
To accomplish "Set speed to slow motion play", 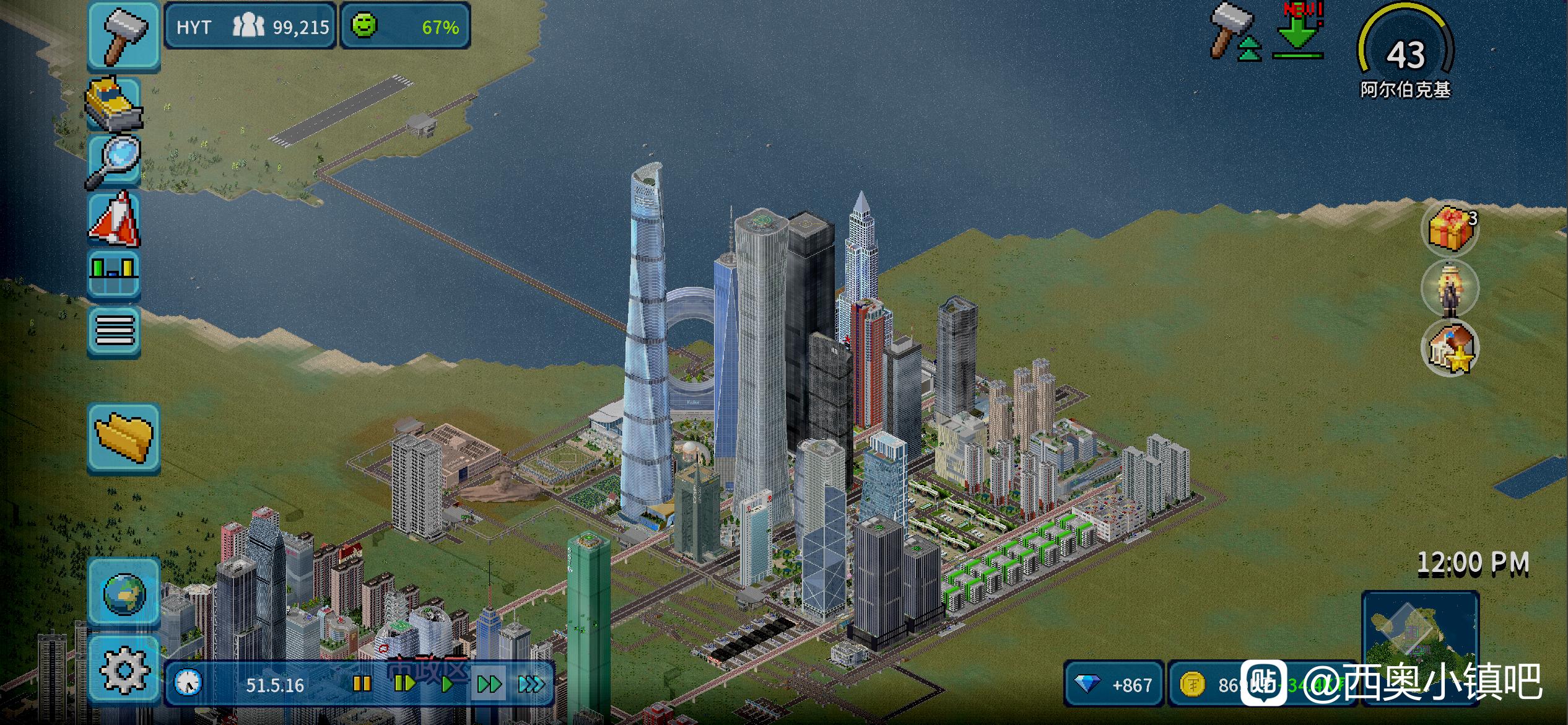I will pyautogui.click(x=404, y=684).
